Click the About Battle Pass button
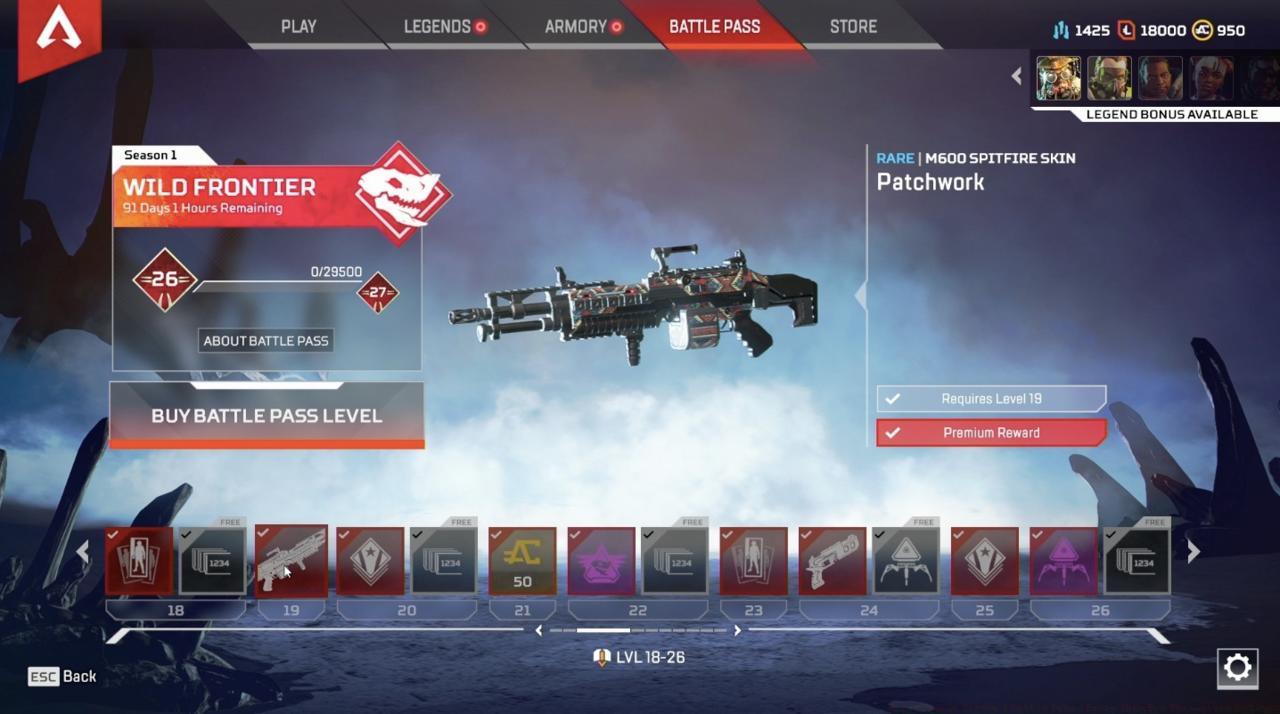 pos(266,341)
